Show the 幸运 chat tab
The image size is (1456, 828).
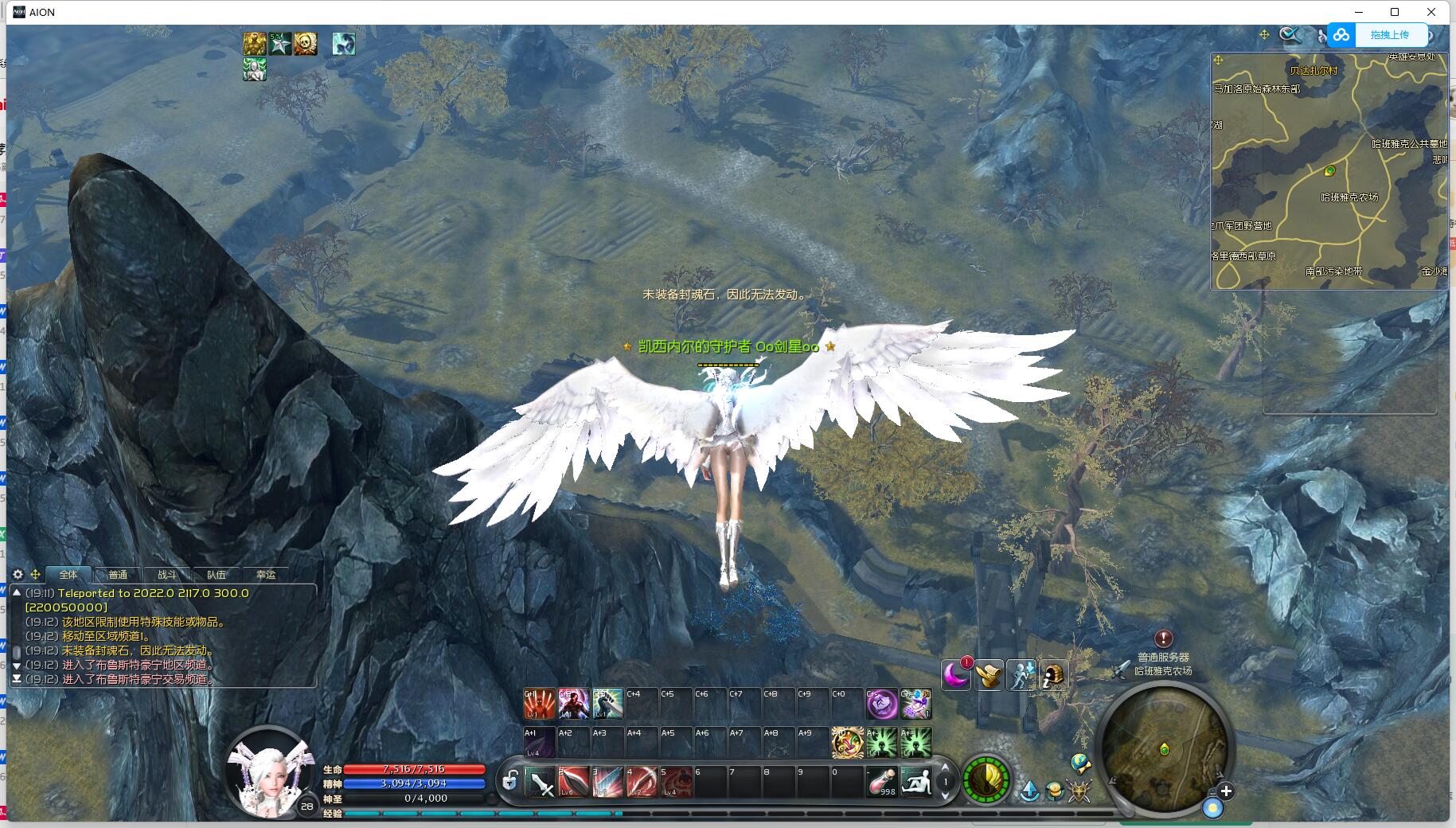click(266, 575)
